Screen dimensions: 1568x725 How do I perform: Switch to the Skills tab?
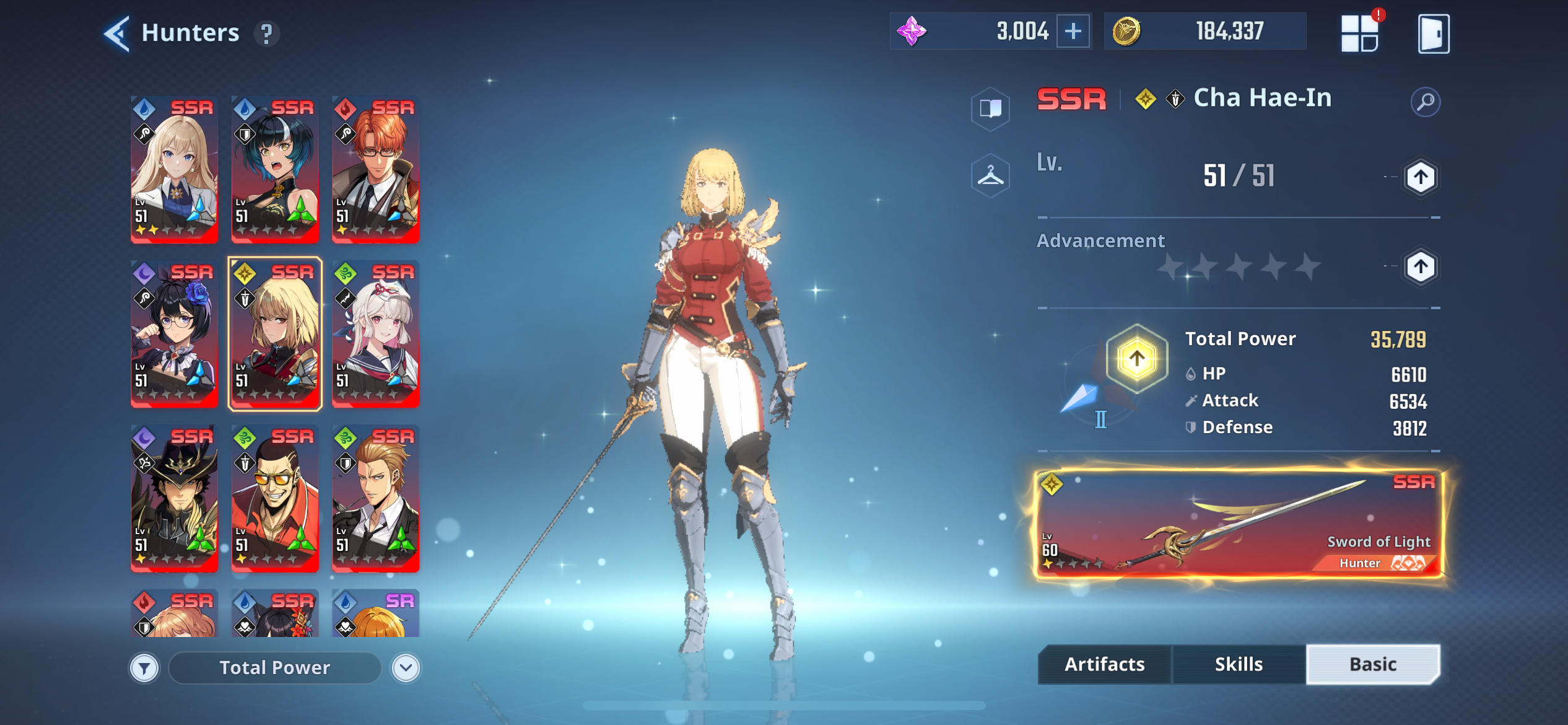[x=1239, y=664]
